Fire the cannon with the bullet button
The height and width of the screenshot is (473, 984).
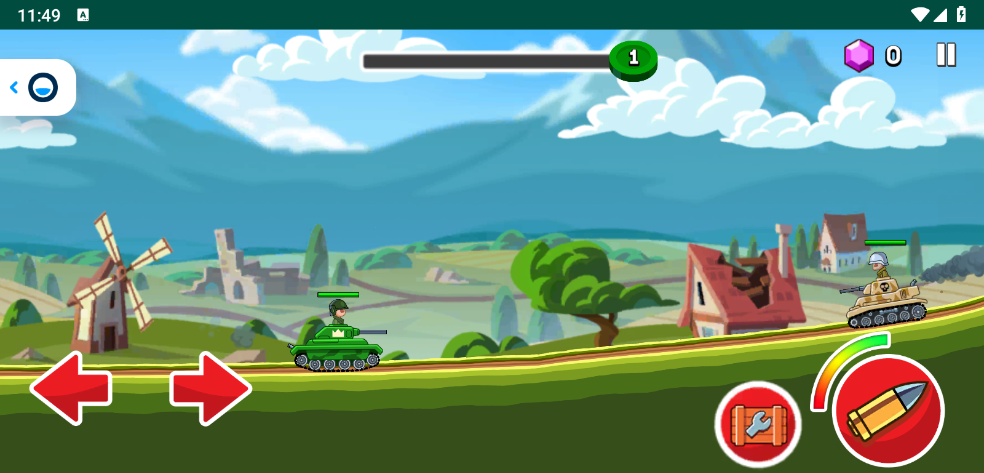(x=888, y=410)
